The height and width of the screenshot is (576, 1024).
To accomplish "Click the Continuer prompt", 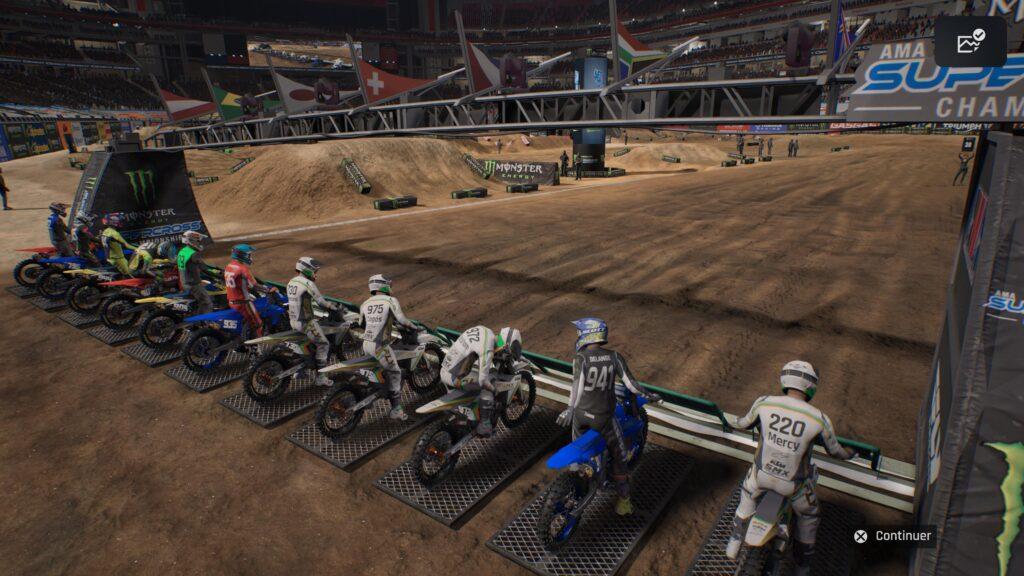I will click(893, 536).
